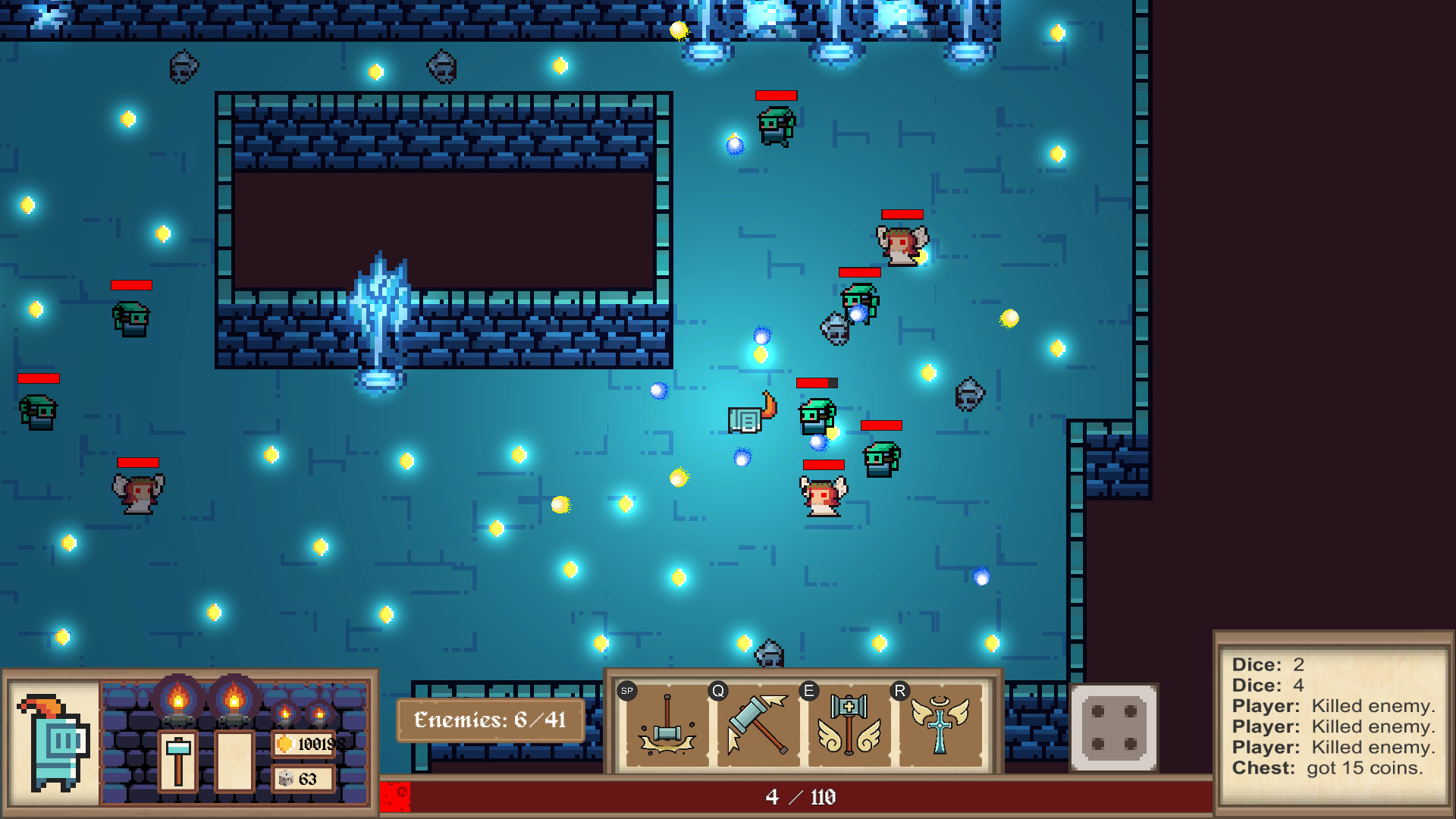Click the 'Chest: got 15 coins' log entry
This screenshot has width=1456, height=819.
(x=1335, y=767)
